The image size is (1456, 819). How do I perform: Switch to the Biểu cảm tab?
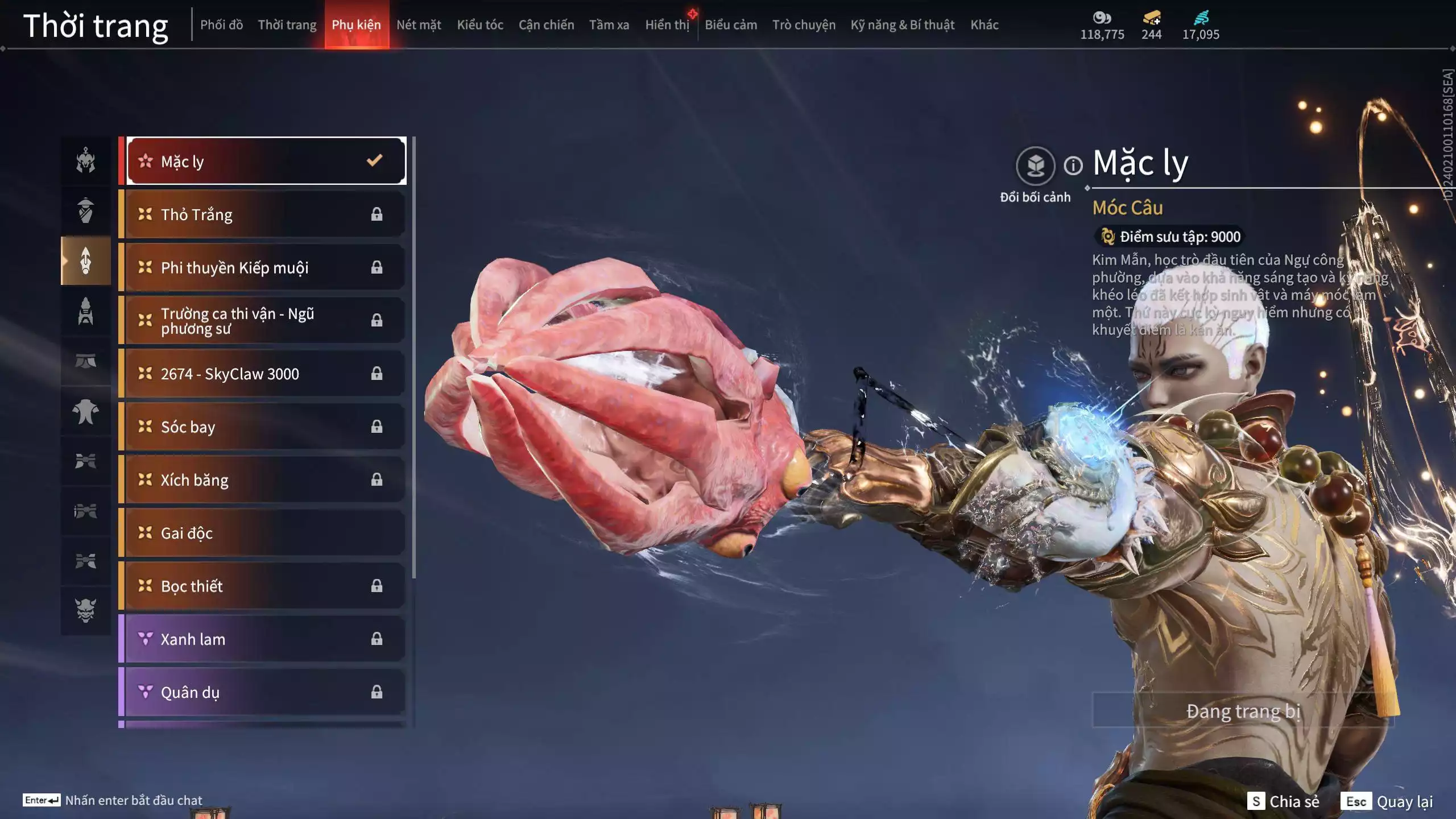(731, 25)
